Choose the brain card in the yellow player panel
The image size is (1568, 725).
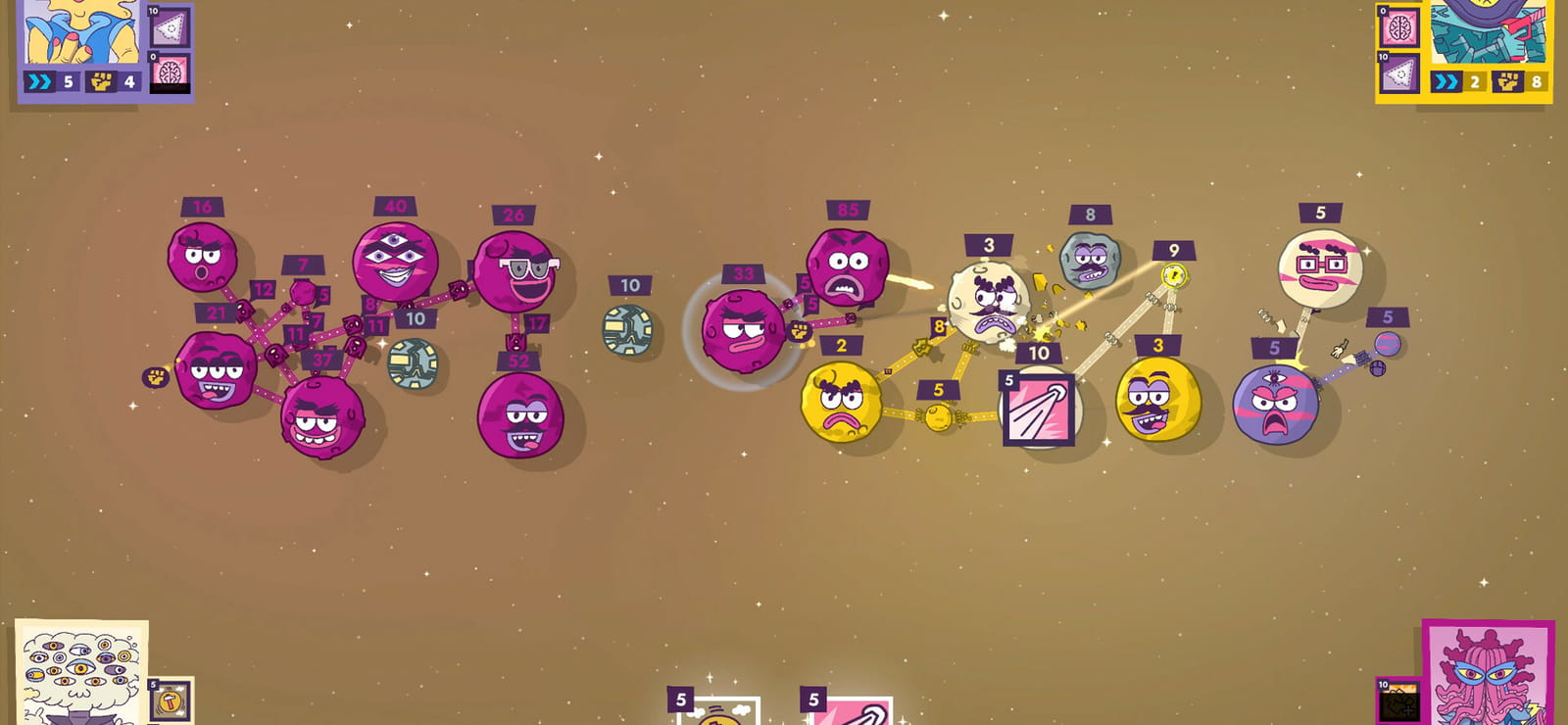coord(1398,26)
